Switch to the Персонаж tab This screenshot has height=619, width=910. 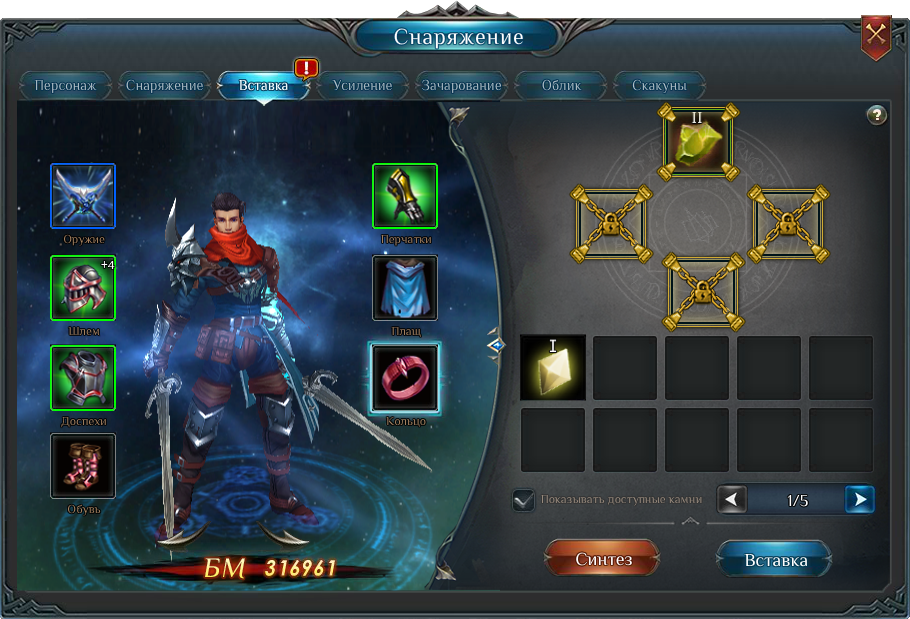[x=65, y=85]
